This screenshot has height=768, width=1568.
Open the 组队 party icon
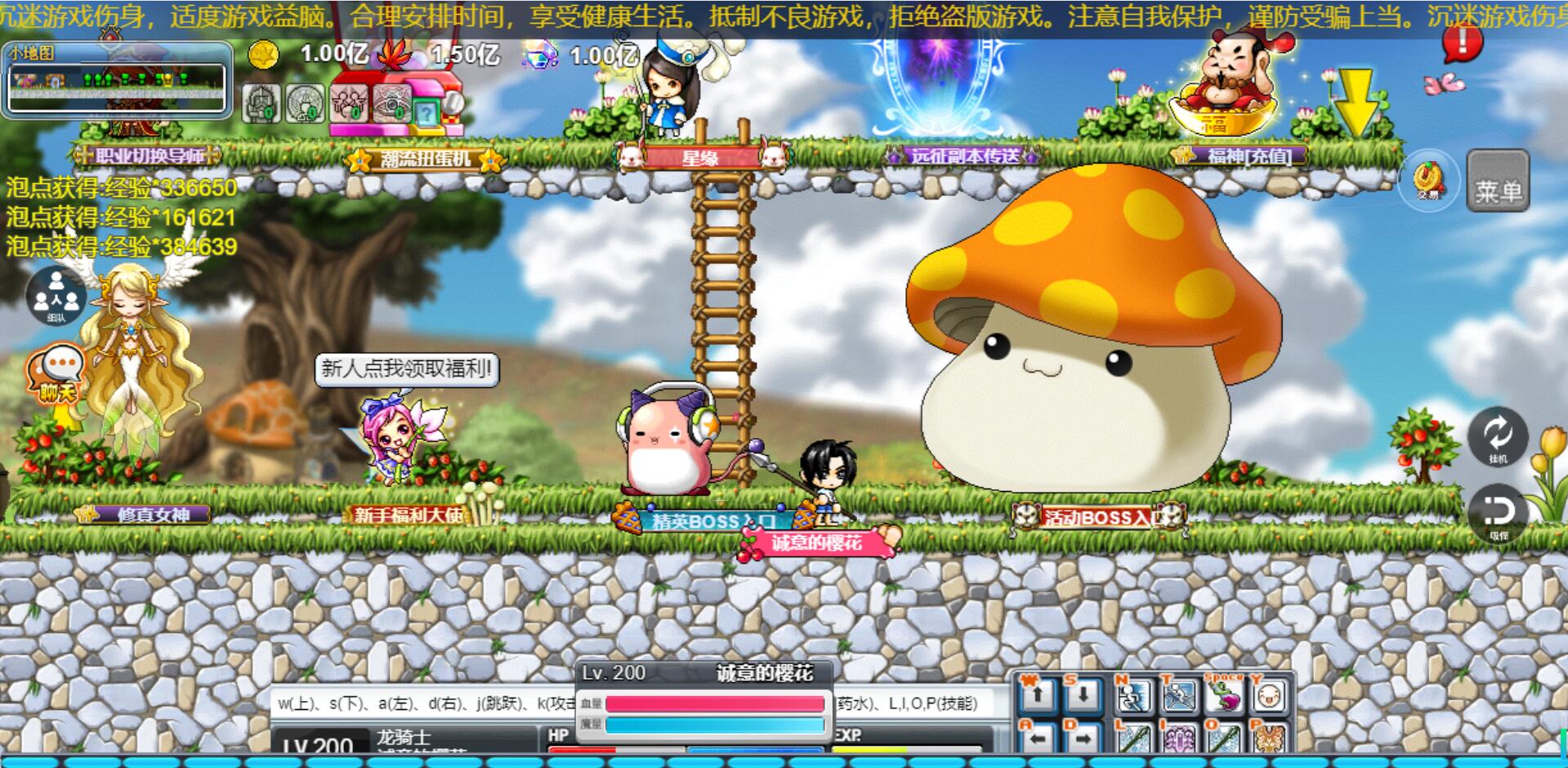pyautogui.click(x=56, y=296)
